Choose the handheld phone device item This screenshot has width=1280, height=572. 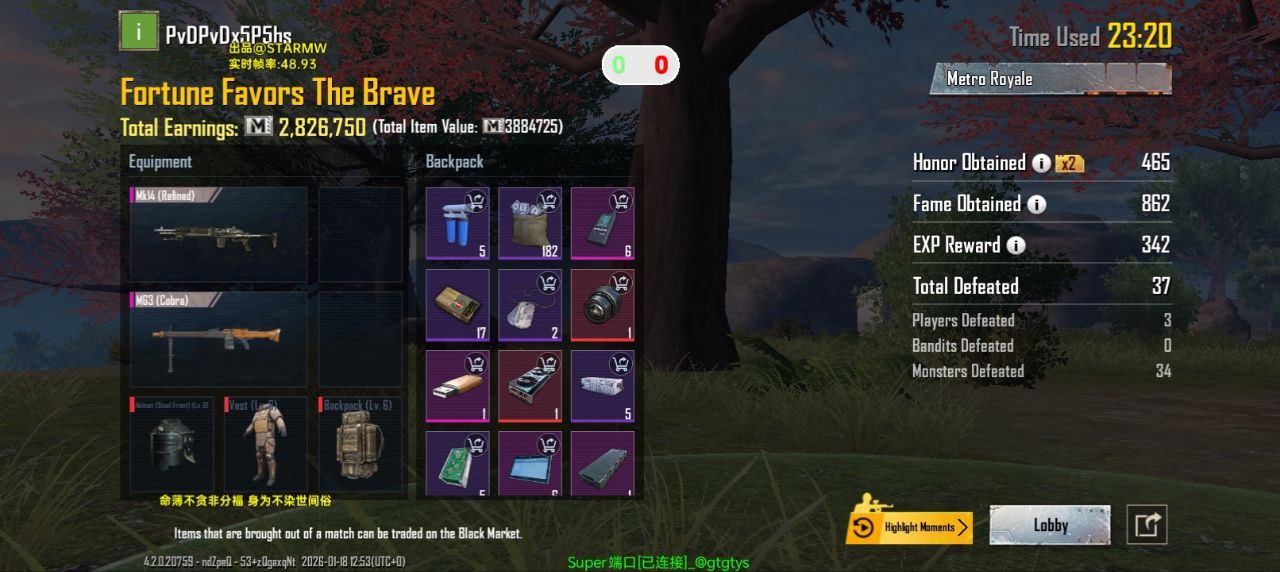click(602, 224)
